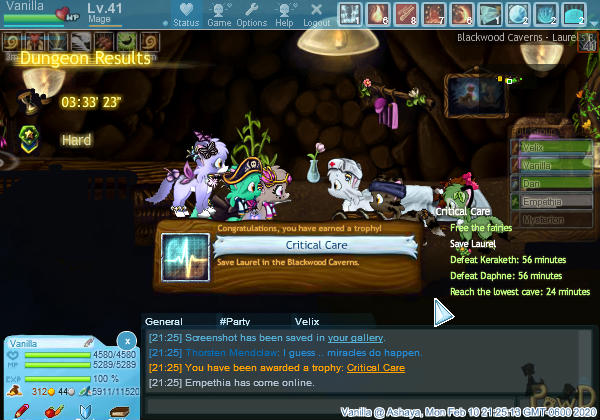Click the red pencil icon in the character panel

pos(21,411)
